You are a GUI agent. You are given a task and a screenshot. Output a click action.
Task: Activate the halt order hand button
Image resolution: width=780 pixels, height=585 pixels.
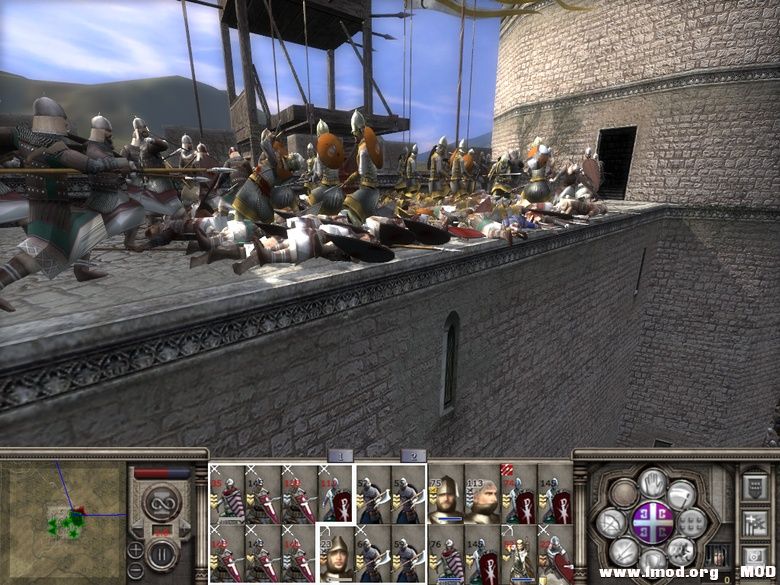pyautogui.click(x=652, y=484)
